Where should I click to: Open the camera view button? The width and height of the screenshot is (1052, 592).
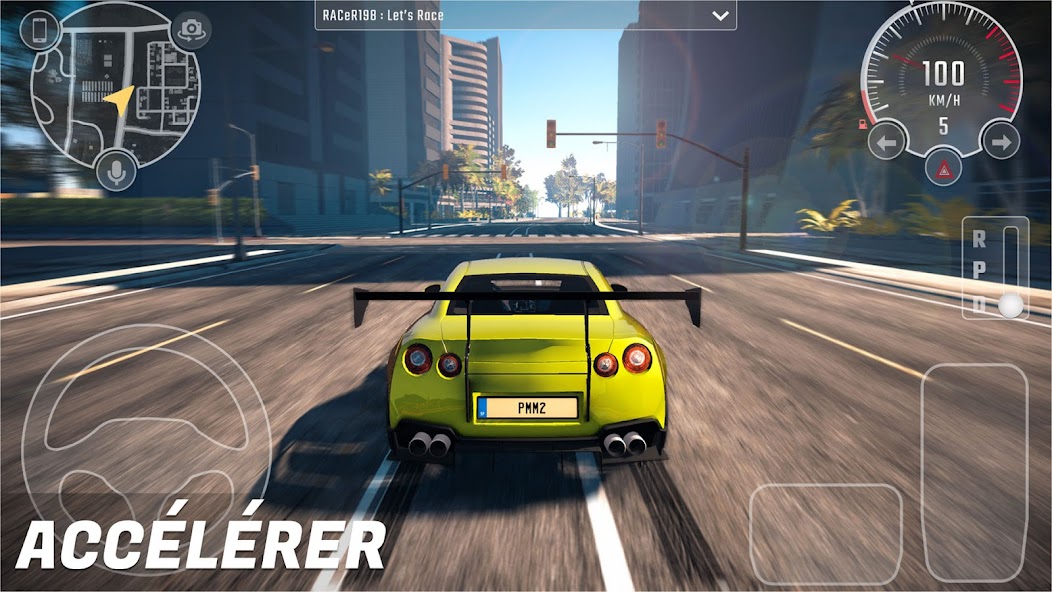coord(190,29)
